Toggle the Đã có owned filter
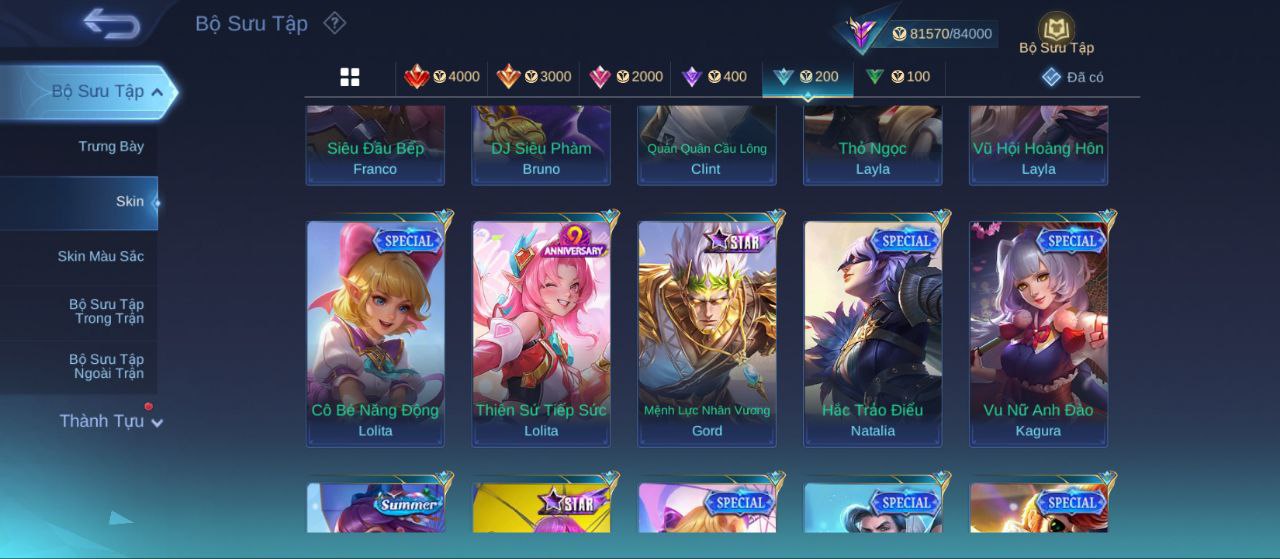 click(1073, 77)
